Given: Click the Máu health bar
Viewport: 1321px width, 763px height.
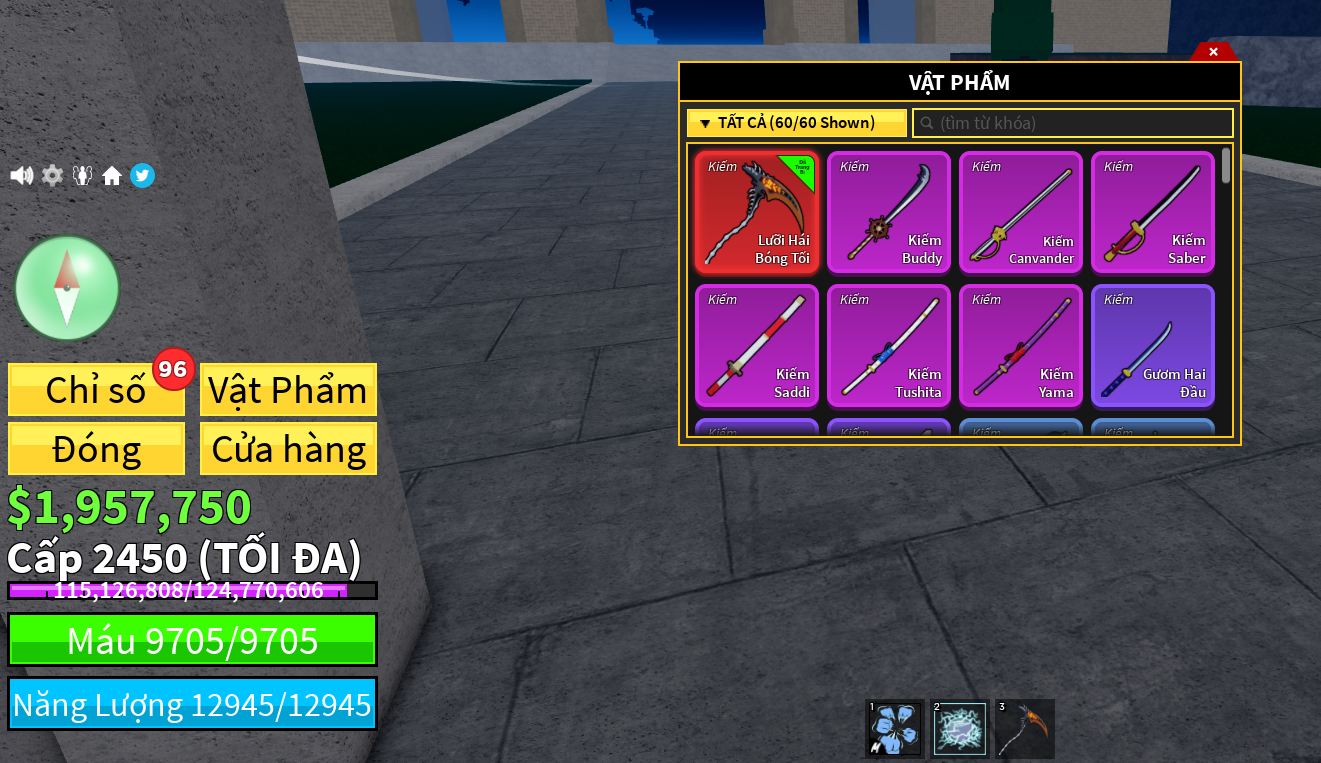Looking at the screenshot, I should 192,640.
